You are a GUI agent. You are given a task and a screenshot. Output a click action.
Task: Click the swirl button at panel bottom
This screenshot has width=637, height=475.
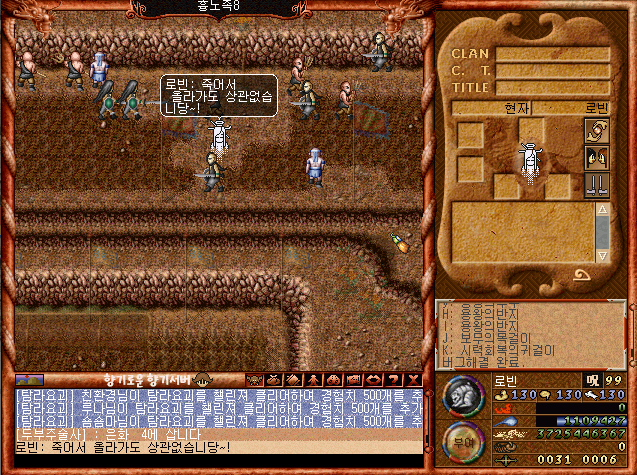(581, 274)
